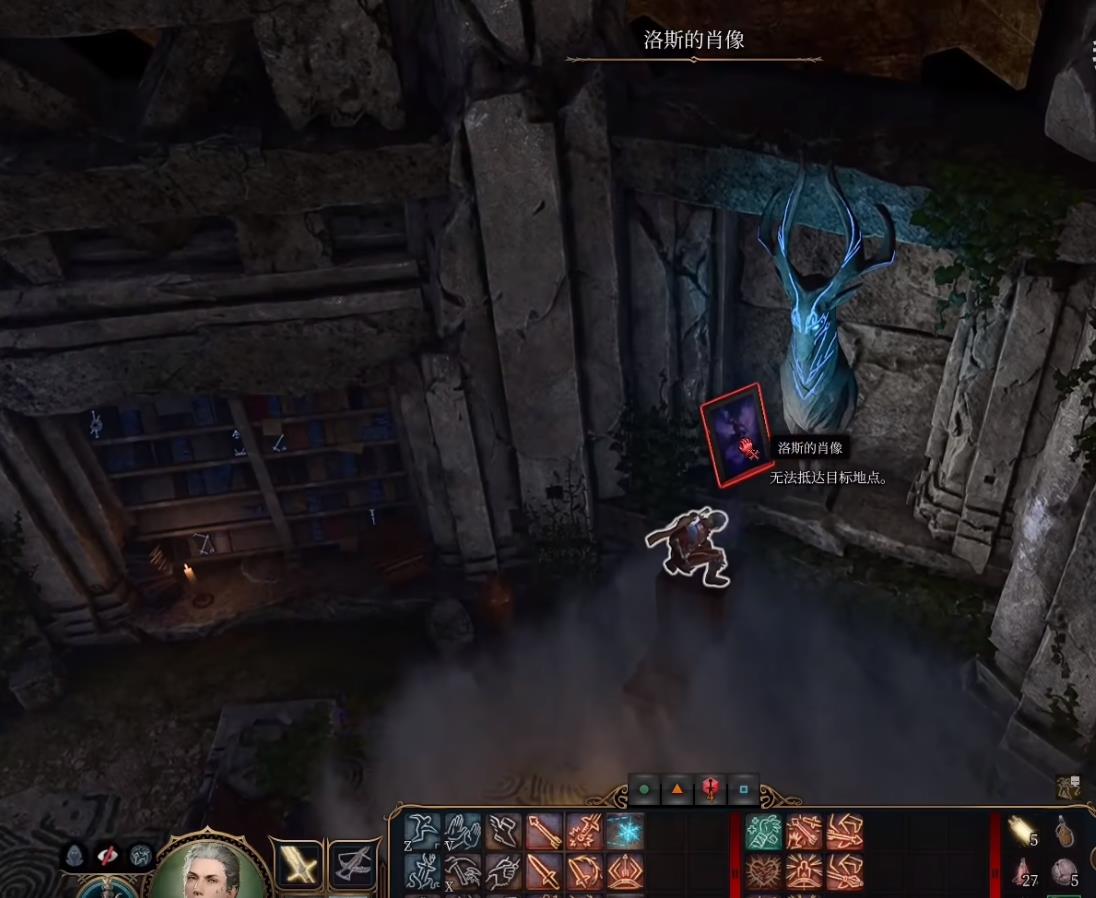
Task: Activate the single upward arrow shot icon
Action: coord(544,832)
